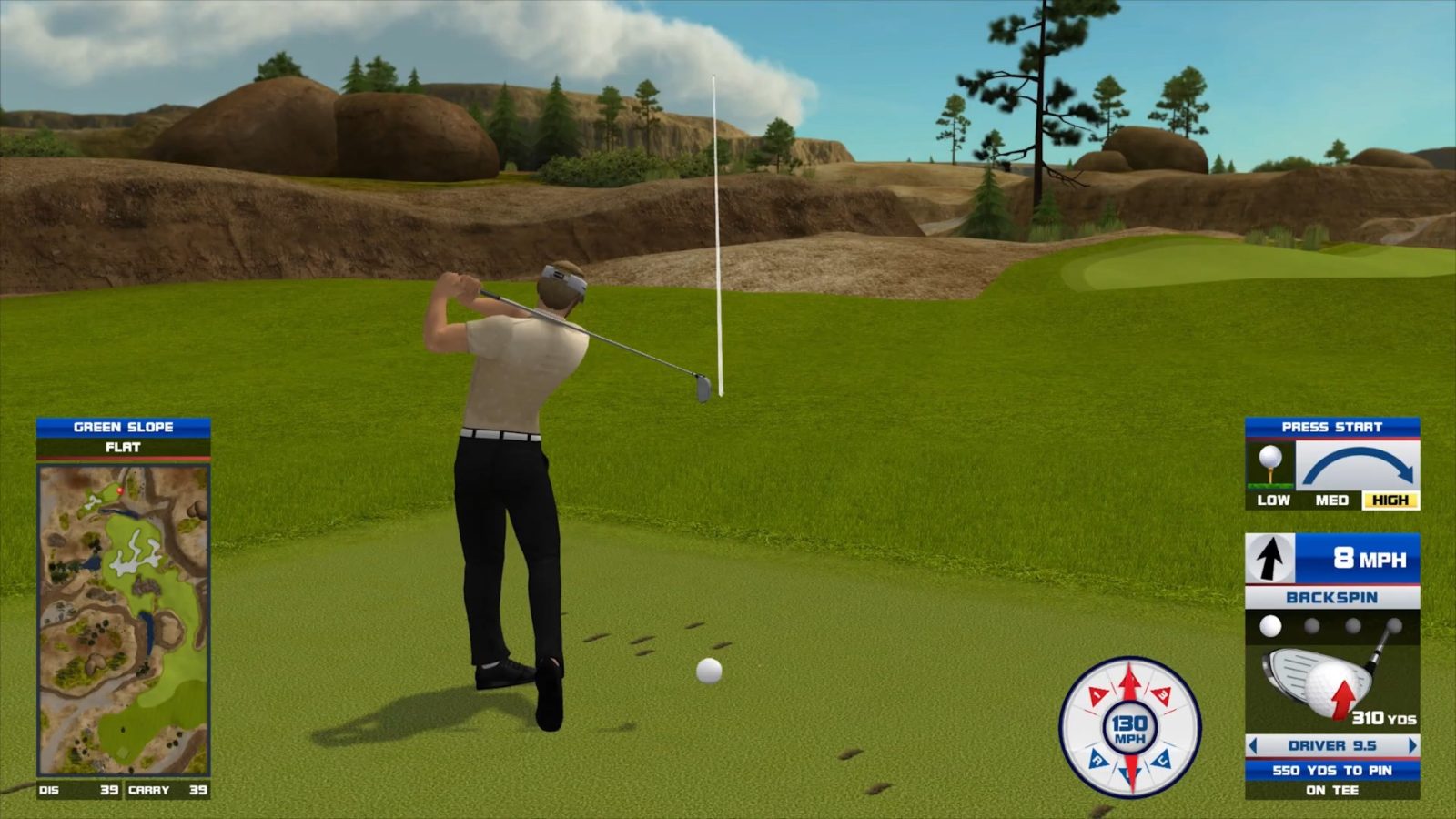
Task: Click the shot trajectory arc icon
Action: [1357, 466]
